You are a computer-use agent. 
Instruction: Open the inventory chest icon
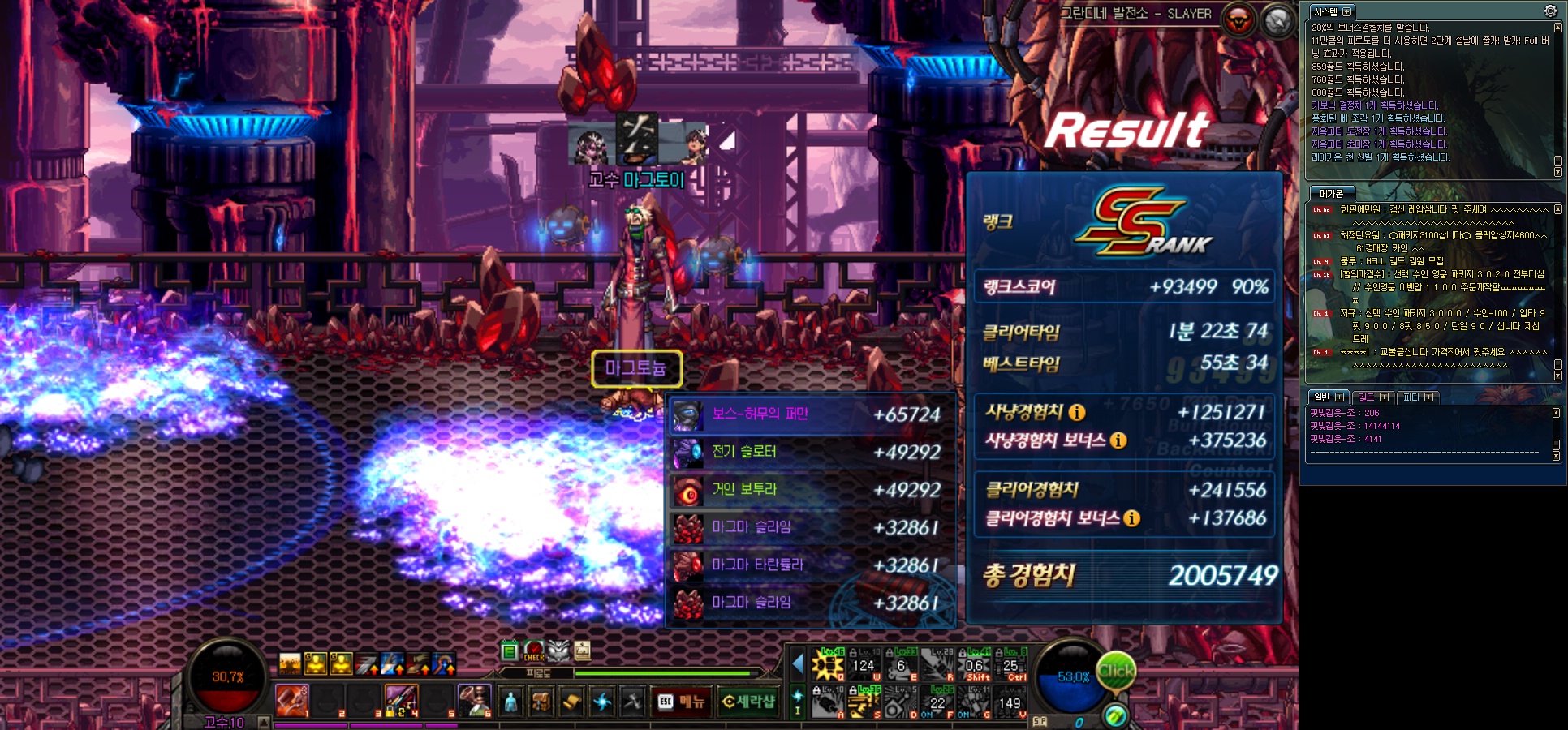click(541, 702)
